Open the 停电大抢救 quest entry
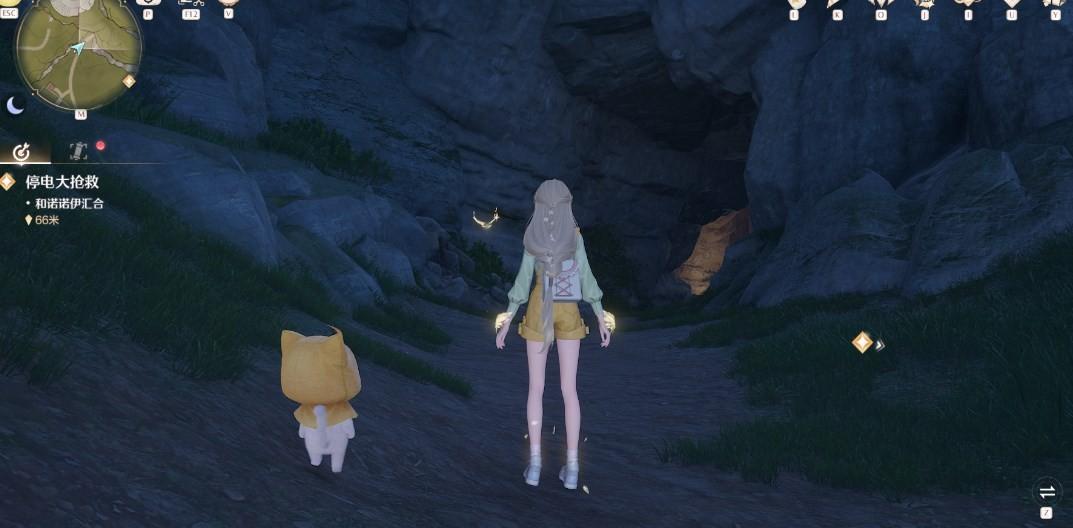Viewport: 1073px width, 528px height. [62, 183]
